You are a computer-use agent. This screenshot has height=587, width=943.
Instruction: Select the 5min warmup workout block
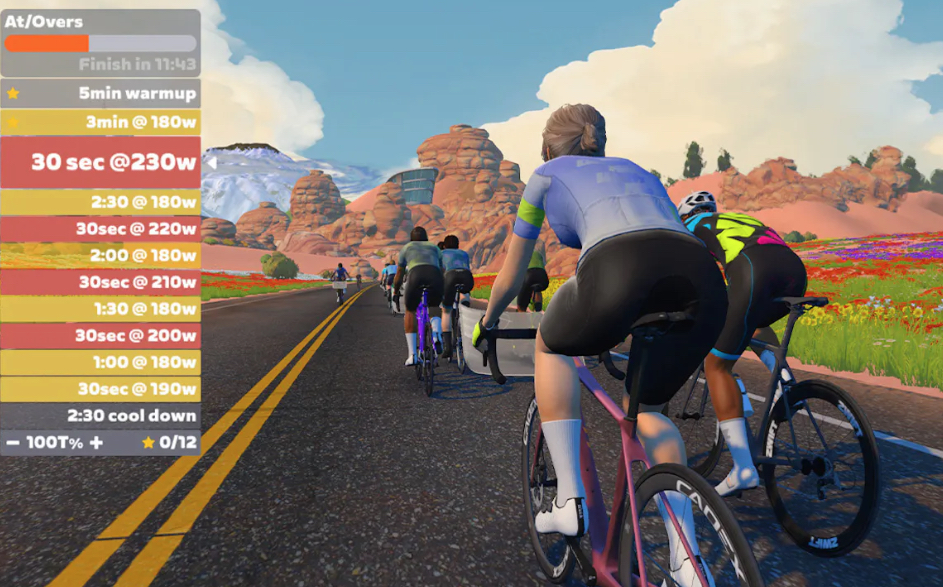tap(100, 94)
